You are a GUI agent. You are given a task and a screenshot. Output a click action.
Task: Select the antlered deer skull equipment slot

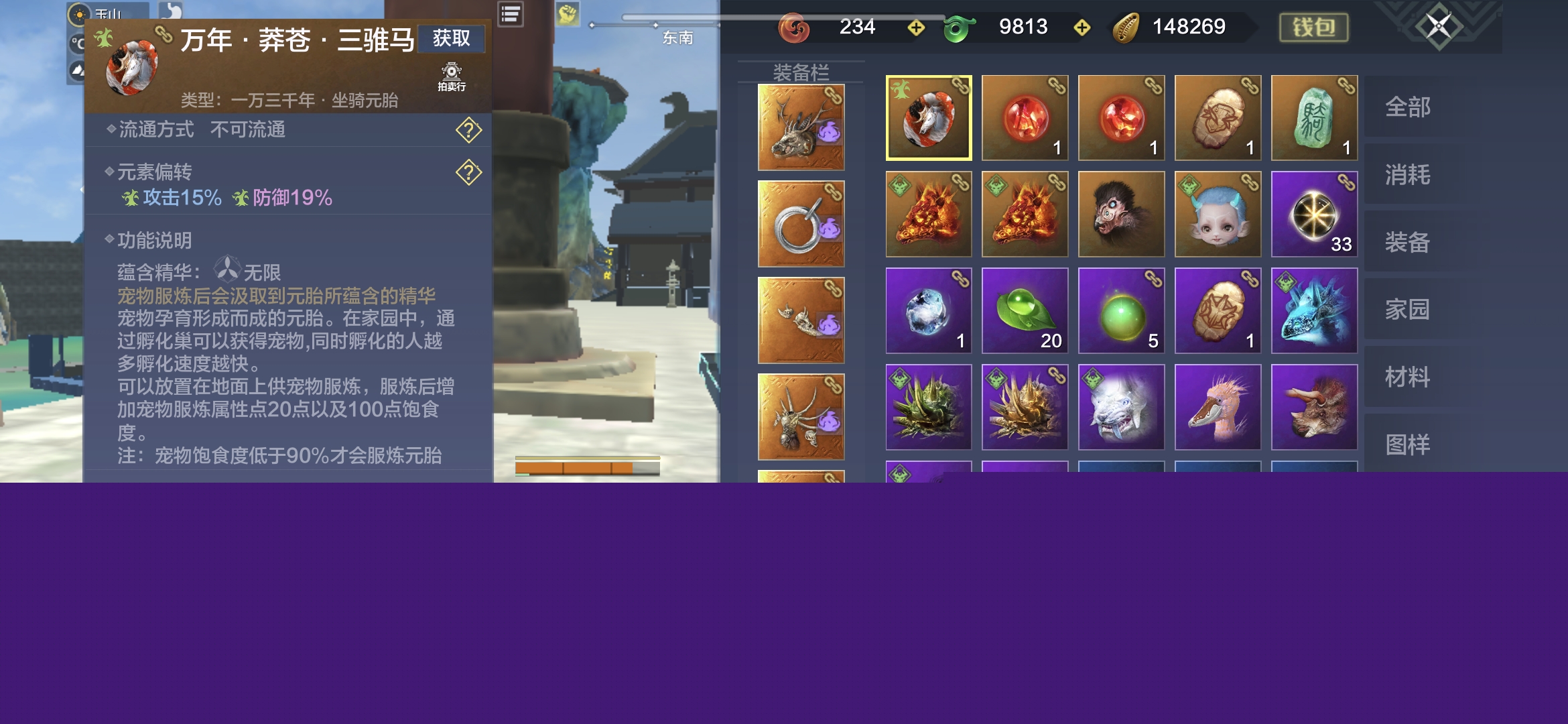pos(801,127)
